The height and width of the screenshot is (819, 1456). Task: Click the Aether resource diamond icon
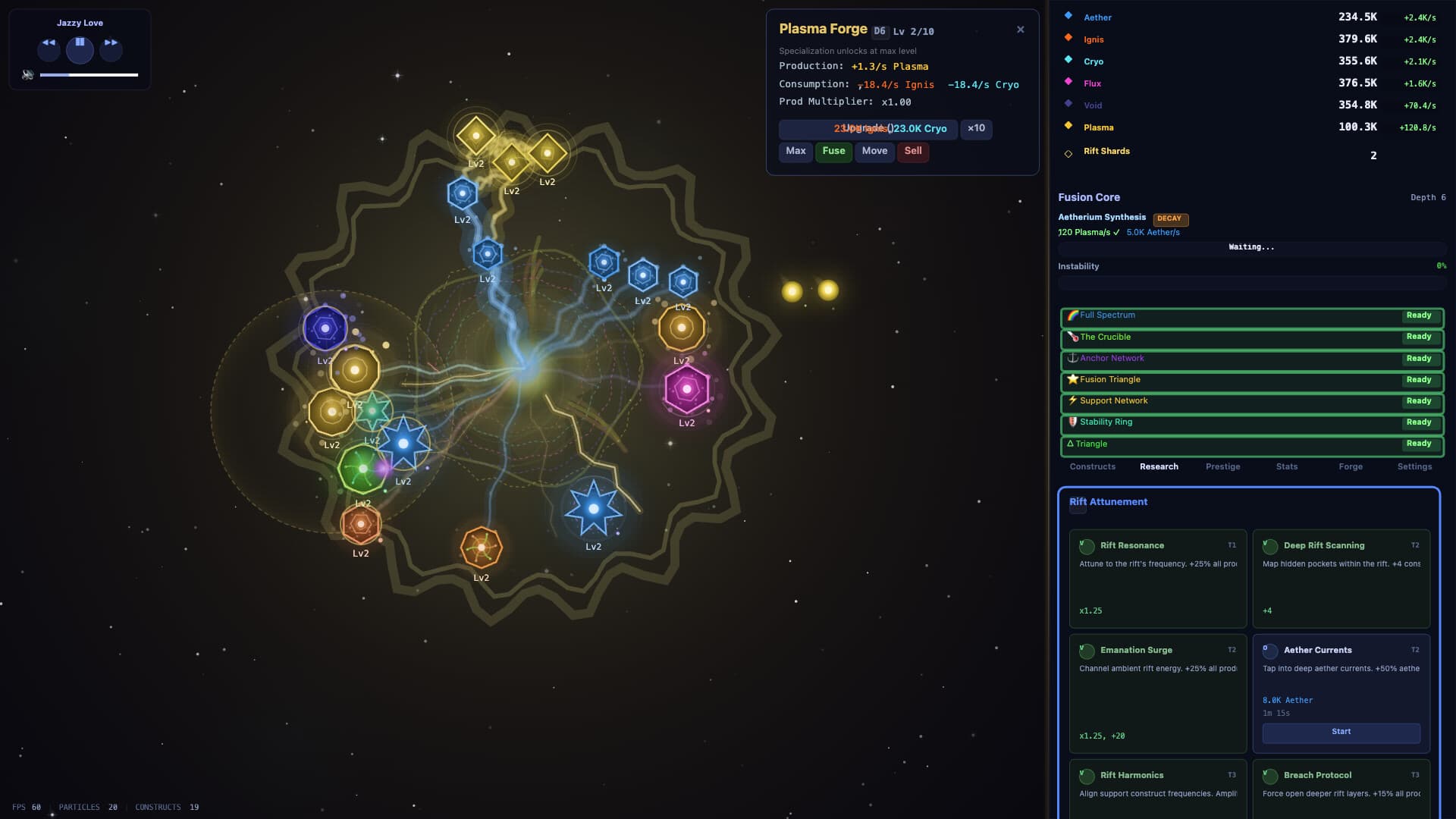pos(1068,16)
